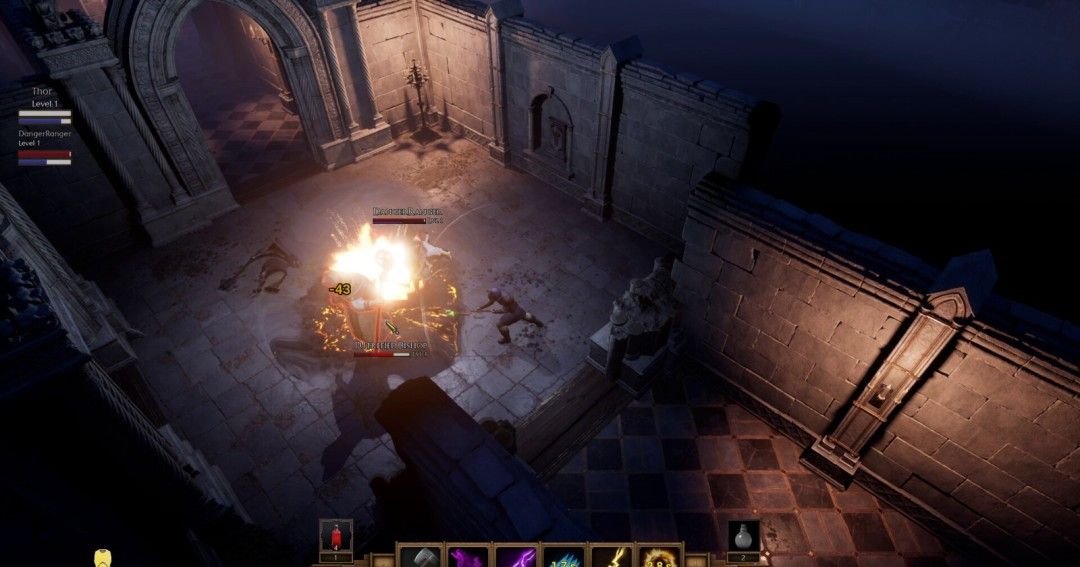Select the blue ability on cooldown
This screenshot has height=567, width=1080.
[x=563, y=557]
